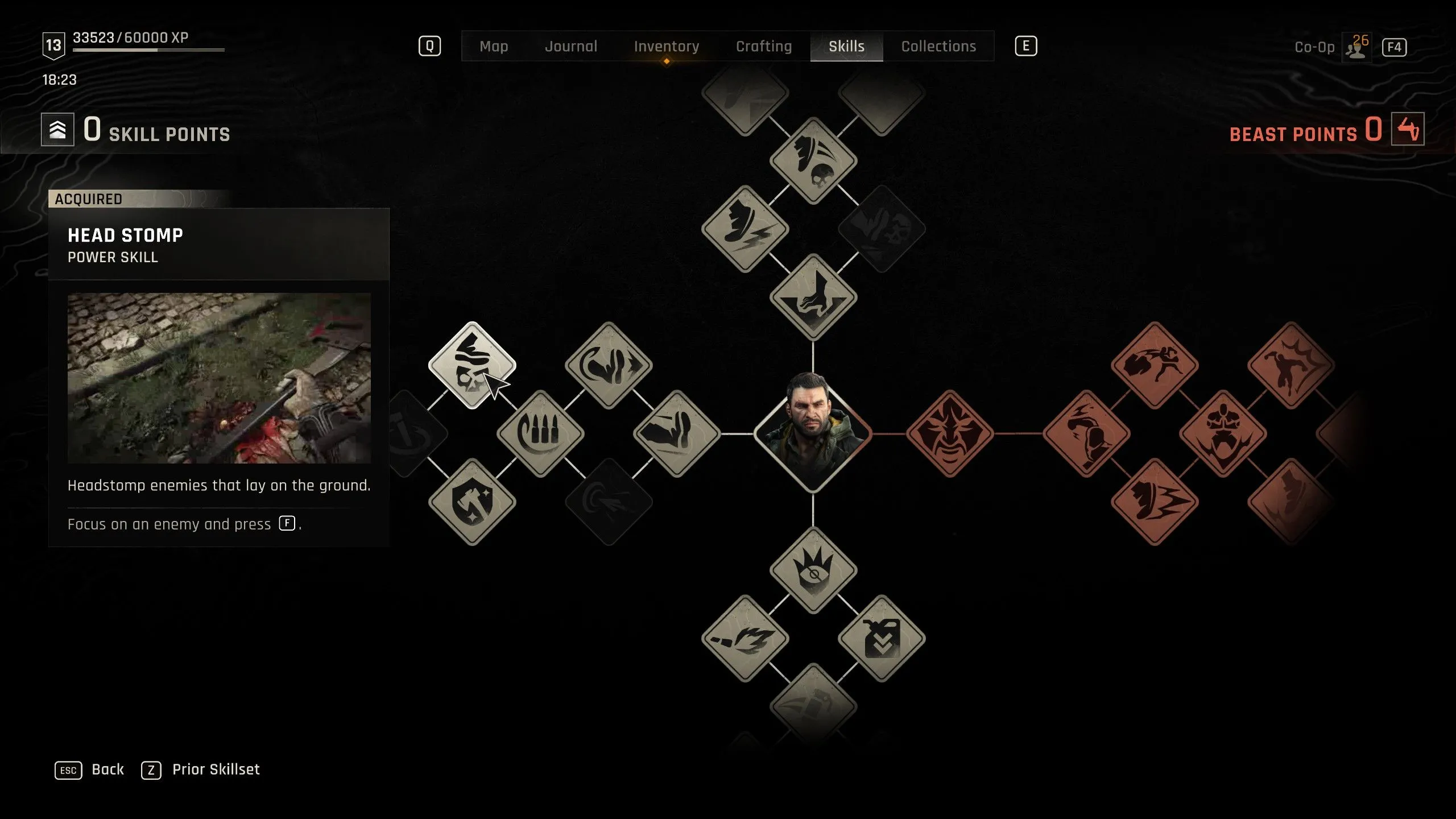Go to the Crafting tab
The height and width of the screenshot is (819, 1456).
[x=764, y=46]
